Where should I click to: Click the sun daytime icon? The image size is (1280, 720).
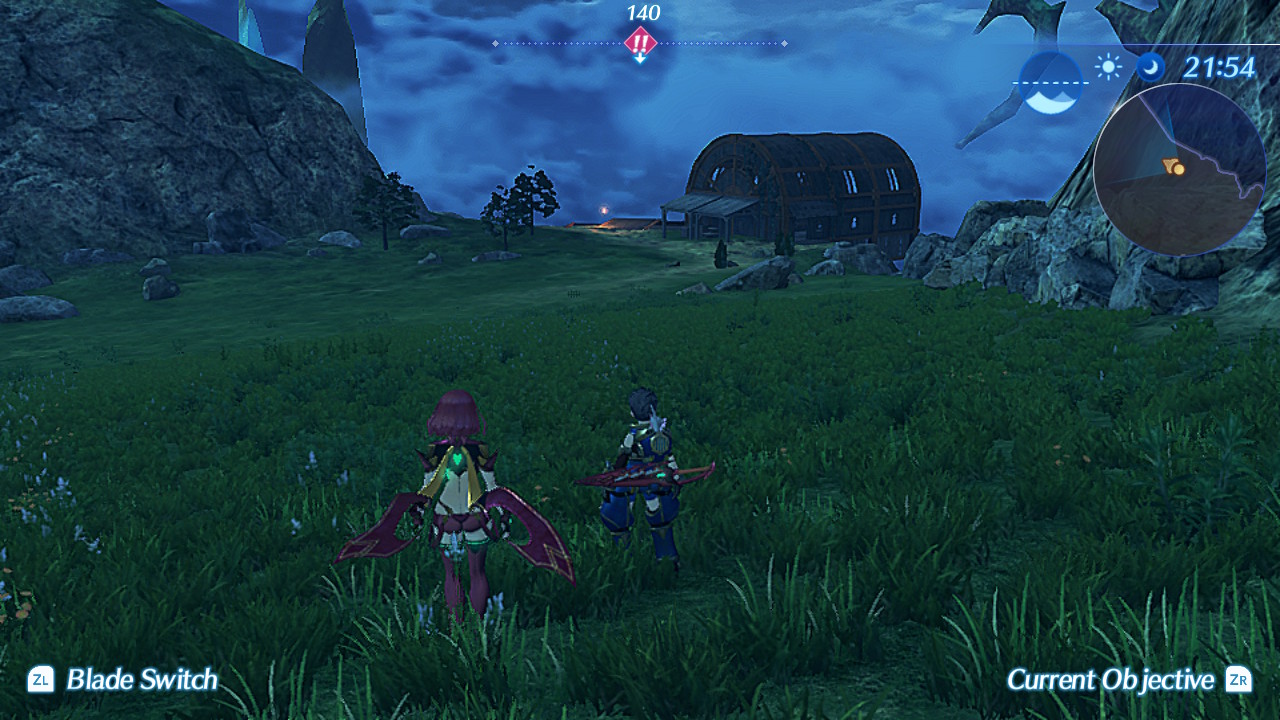(1108, 67)
